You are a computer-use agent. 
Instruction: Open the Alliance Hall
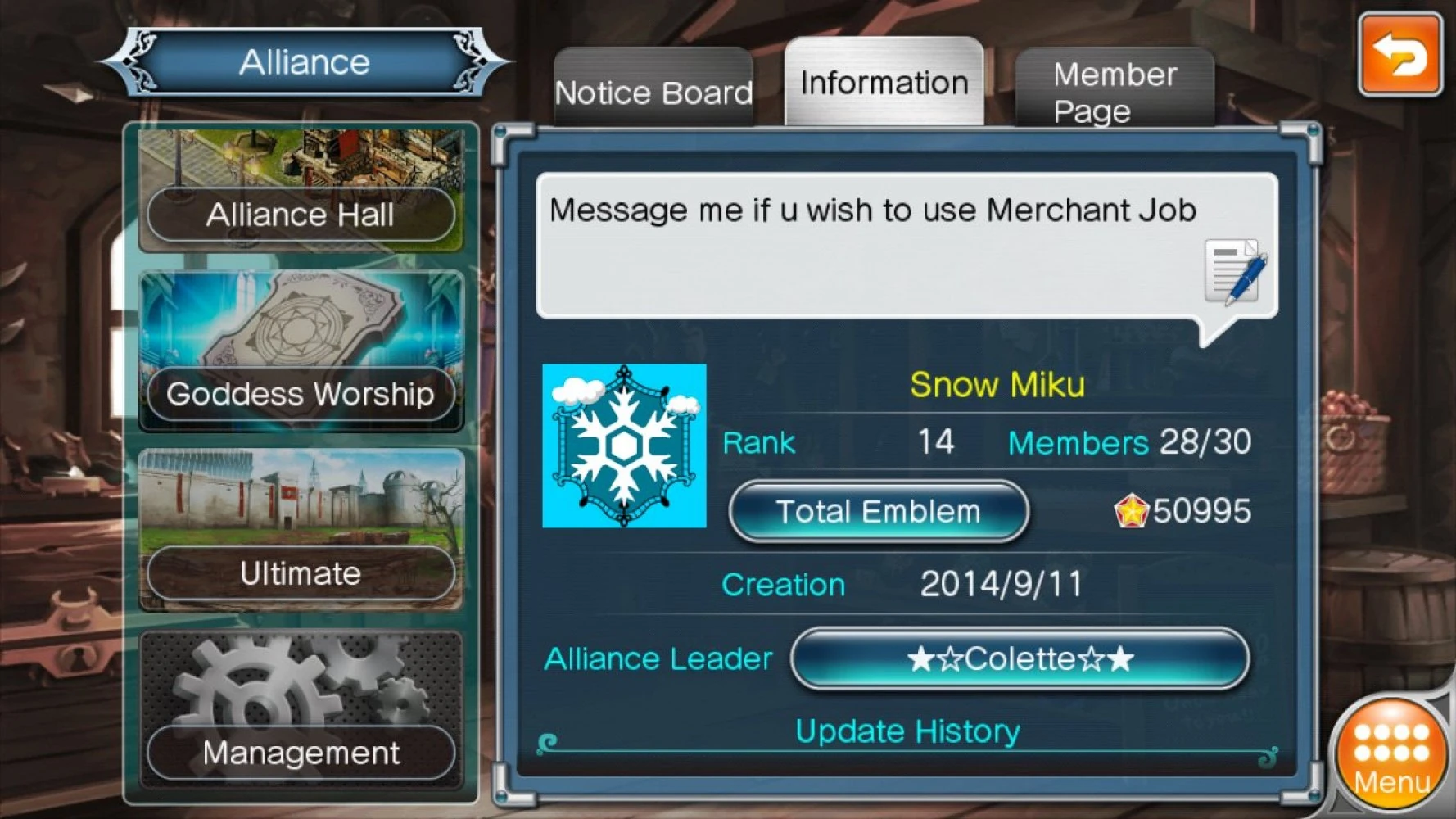(301, 215)
